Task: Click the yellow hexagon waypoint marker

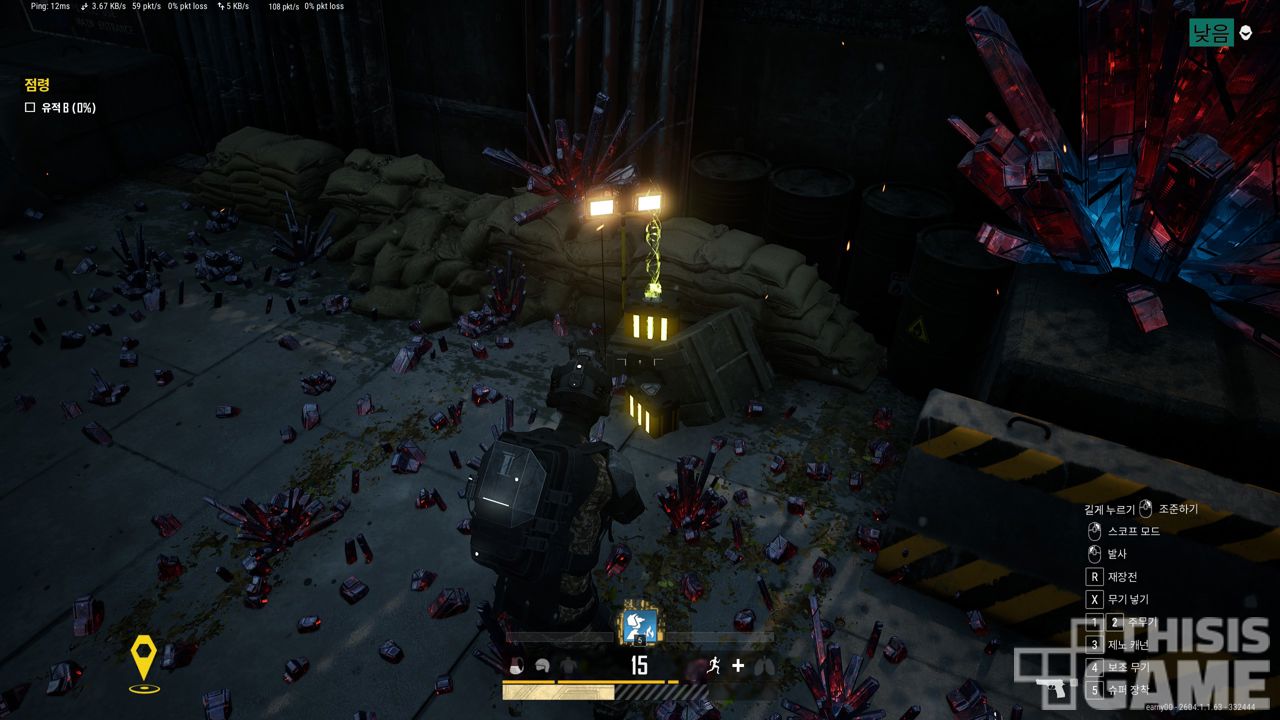Action: click(144, 657)
